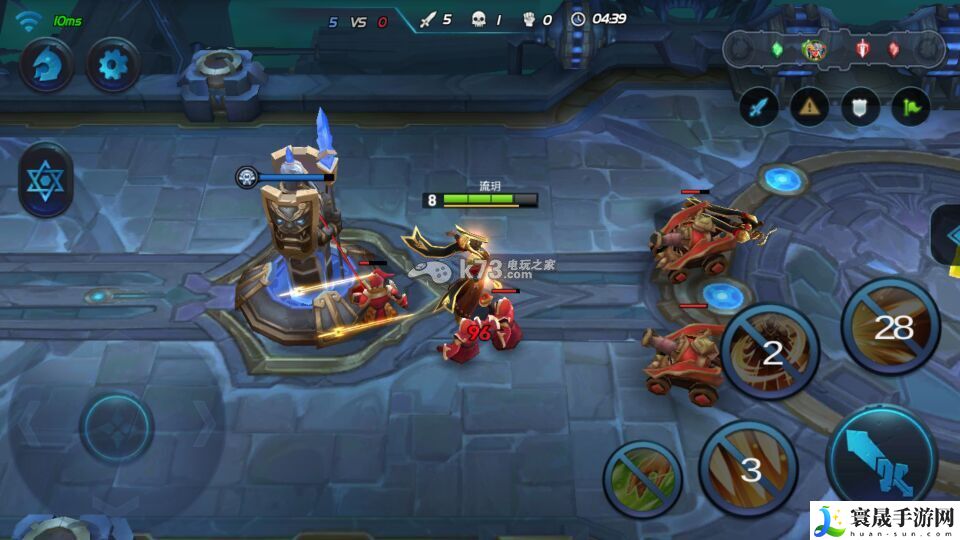Image resolution: width=960 pixels, height=540 pixels.
Task: Tap the blue knight helmet button
Action: pos(46,66)
